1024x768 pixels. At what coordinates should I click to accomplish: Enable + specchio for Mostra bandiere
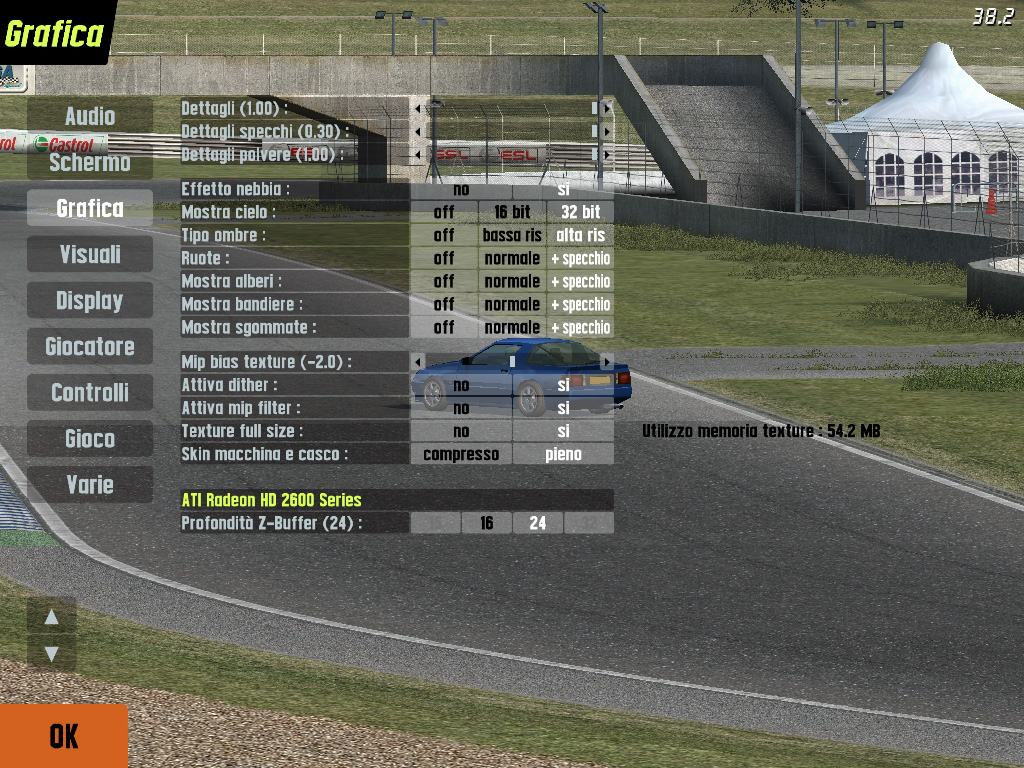coord(580,304)
